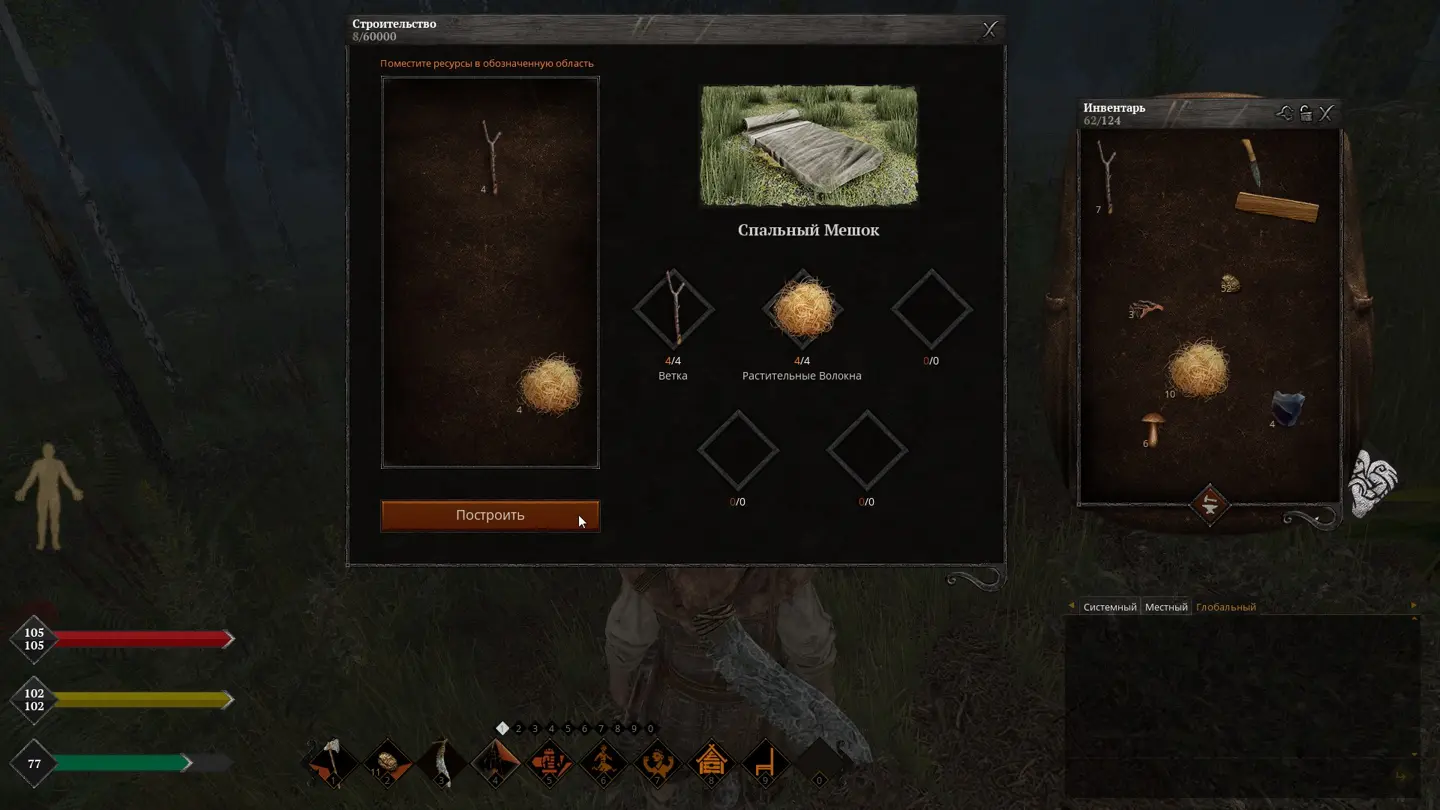This screenshot has width=1440, height=810.
Task: Activate the axe in hotbar slot 1
Action: [330, 764]
